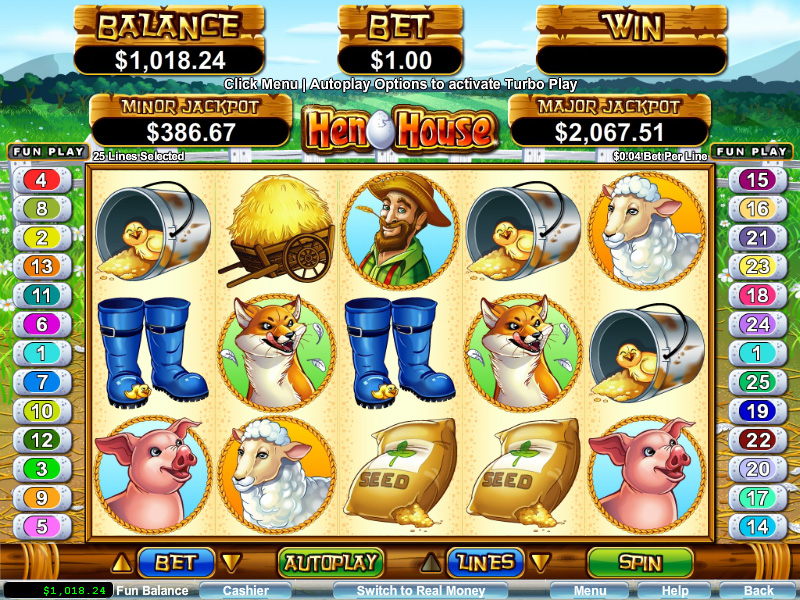Select payline number 14
800x600 pixels.
coord(758,526)
